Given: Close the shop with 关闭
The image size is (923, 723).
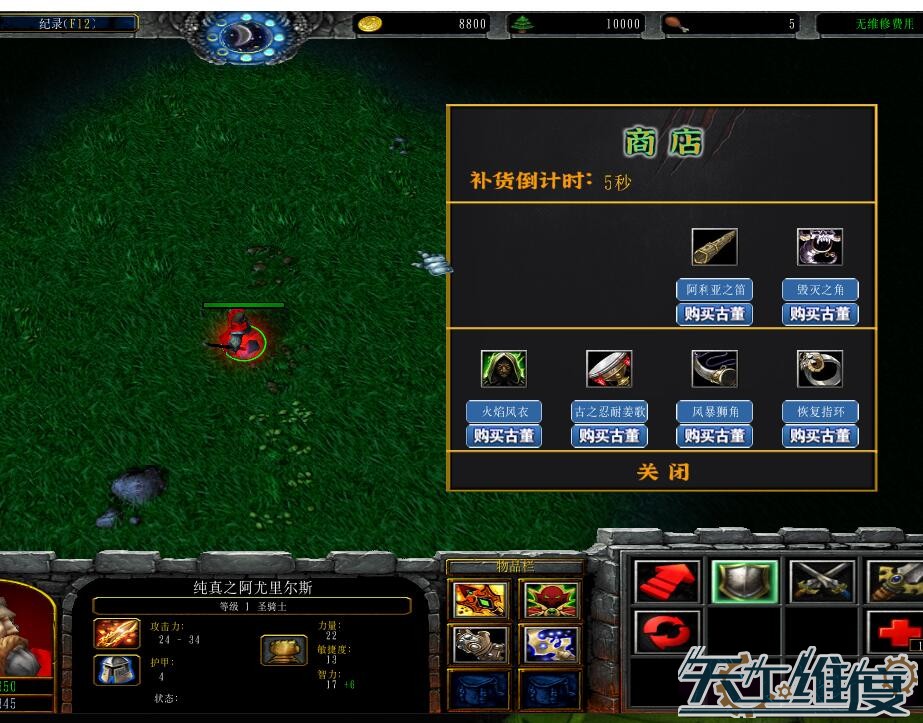Looking at the screenshot, I should click(662, 472).
